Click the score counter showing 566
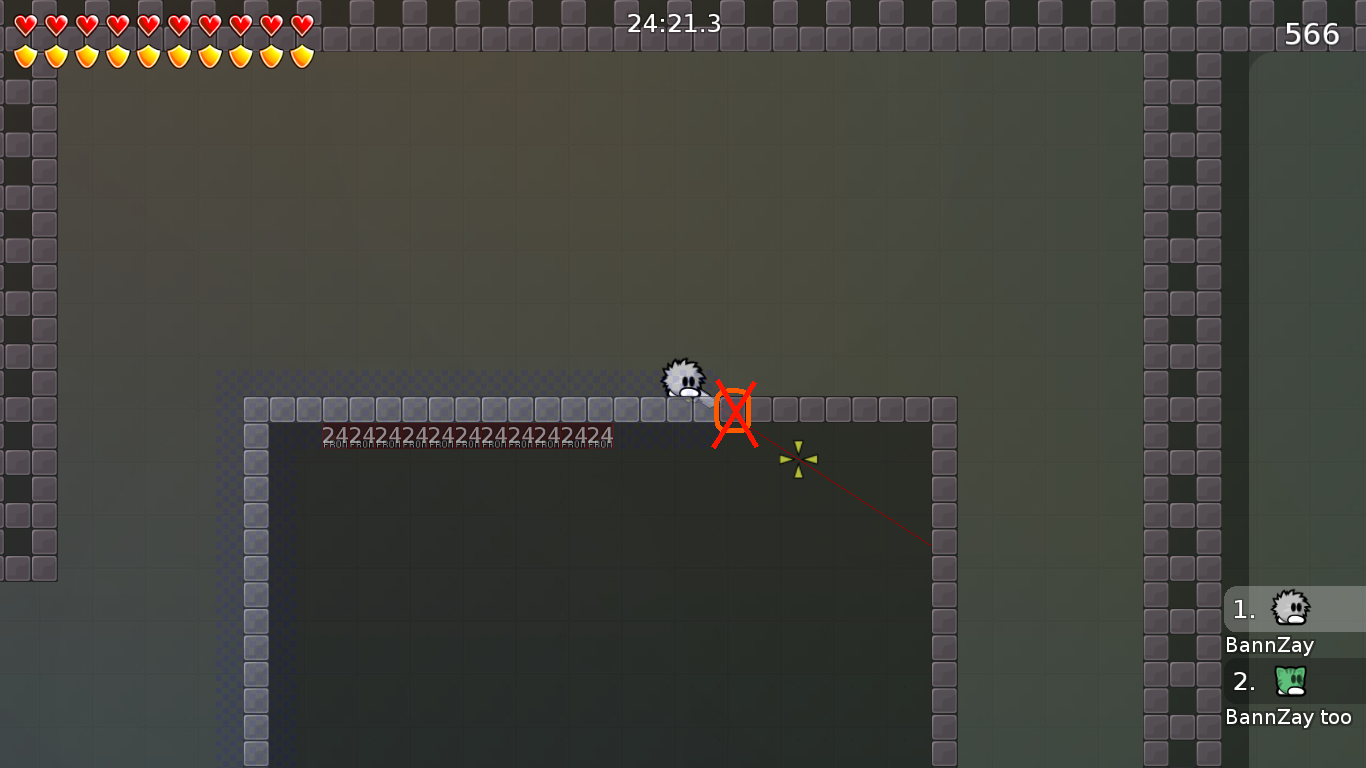 1313,33
